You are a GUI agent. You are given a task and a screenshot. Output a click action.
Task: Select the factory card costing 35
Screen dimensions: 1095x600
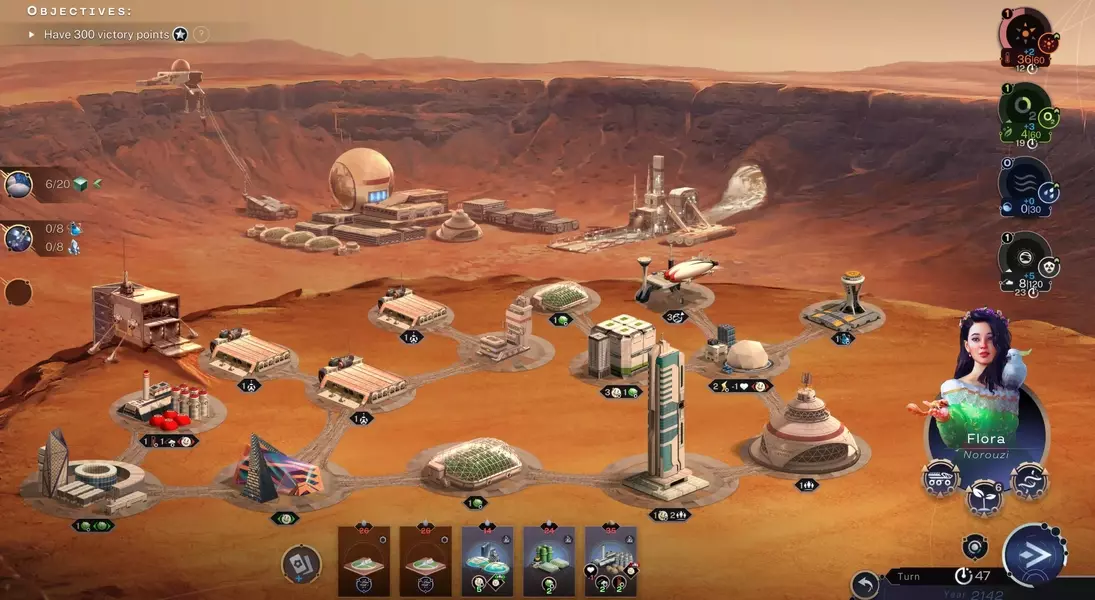(x=610, y=561)
